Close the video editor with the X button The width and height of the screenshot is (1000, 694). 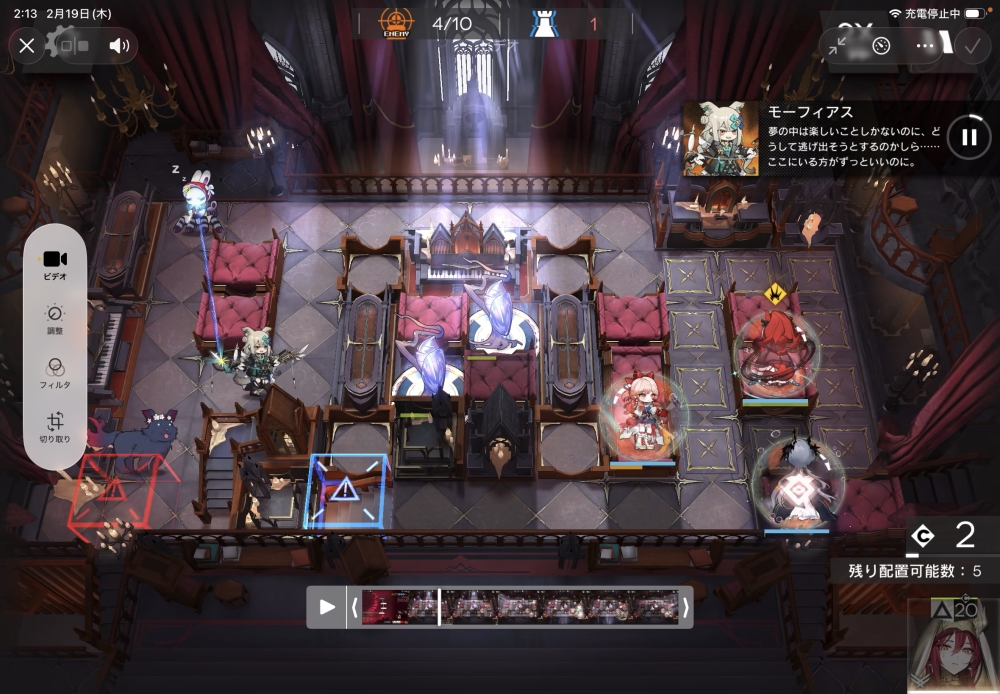pyautogui.click(x=27, y=45)
